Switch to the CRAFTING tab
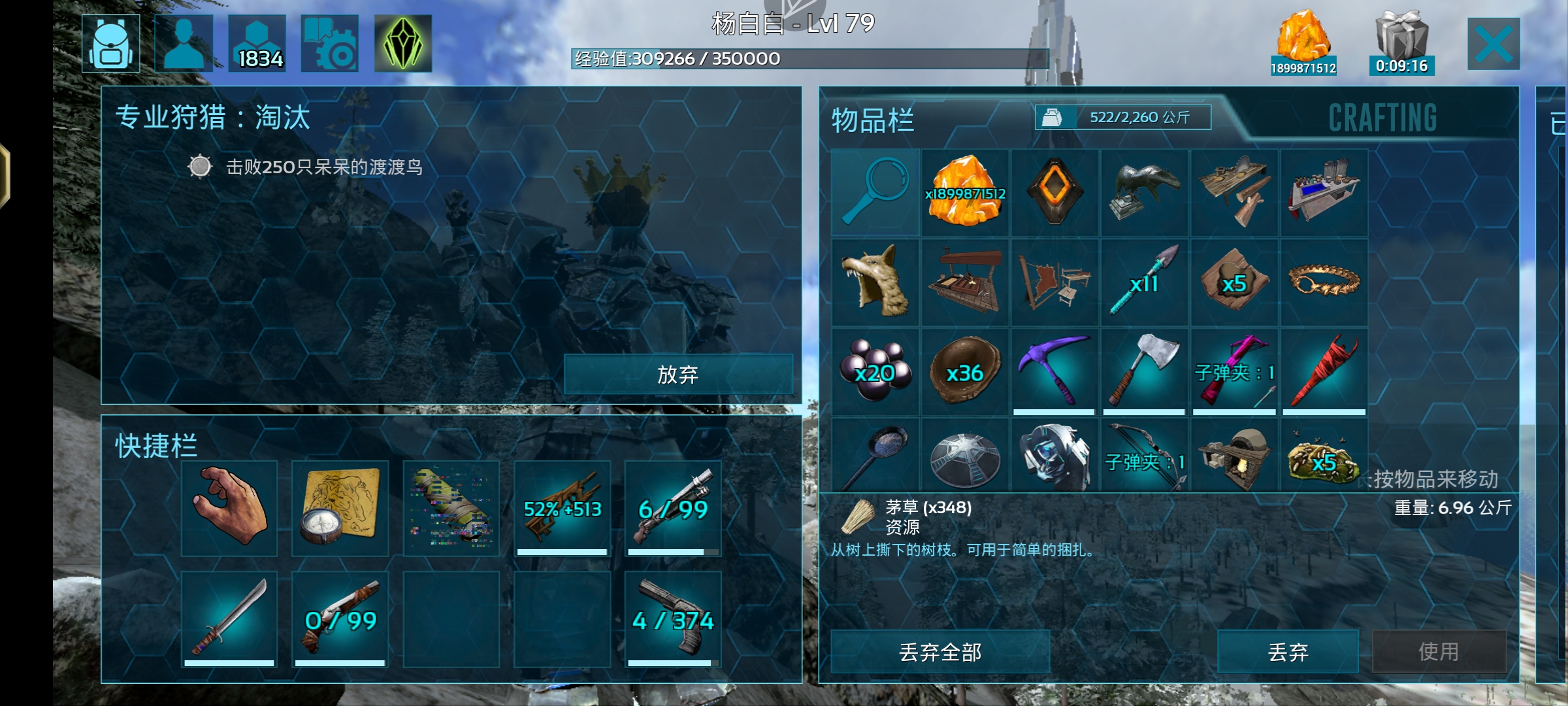 1382,118
